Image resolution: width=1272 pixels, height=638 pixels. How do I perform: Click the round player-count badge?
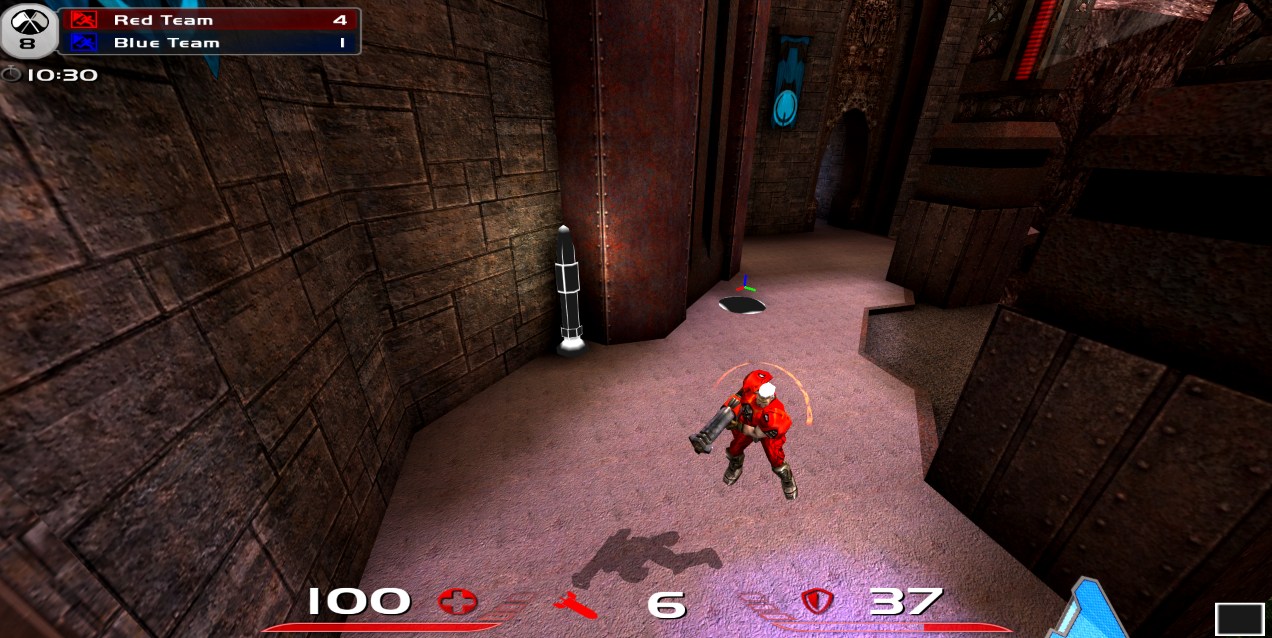click(27, 32)
